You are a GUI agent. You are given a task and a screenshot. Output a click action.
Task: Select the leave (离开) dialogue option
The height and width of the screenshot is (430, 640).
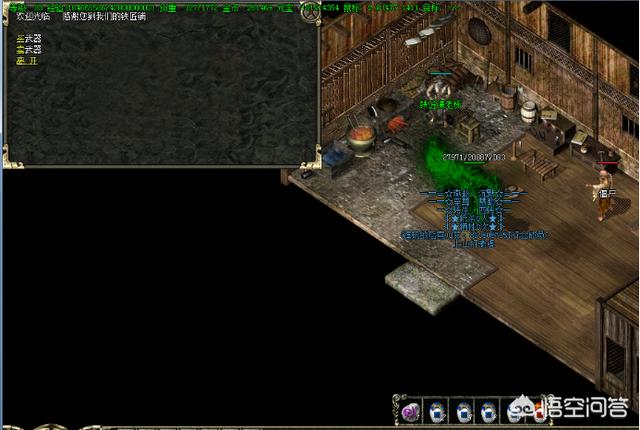pyautogui.click(x=25, y=60)
